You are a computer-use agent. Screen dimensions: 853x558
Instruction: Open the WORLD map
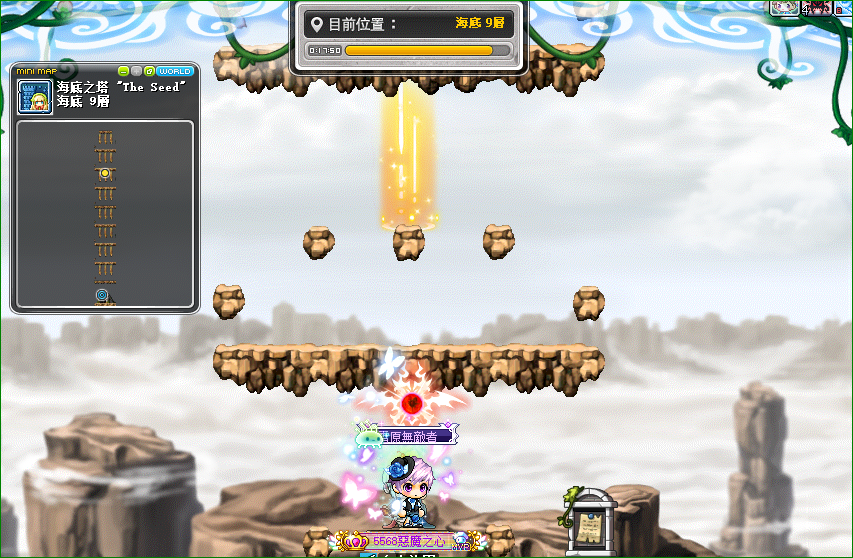click(x=175, y=71)
